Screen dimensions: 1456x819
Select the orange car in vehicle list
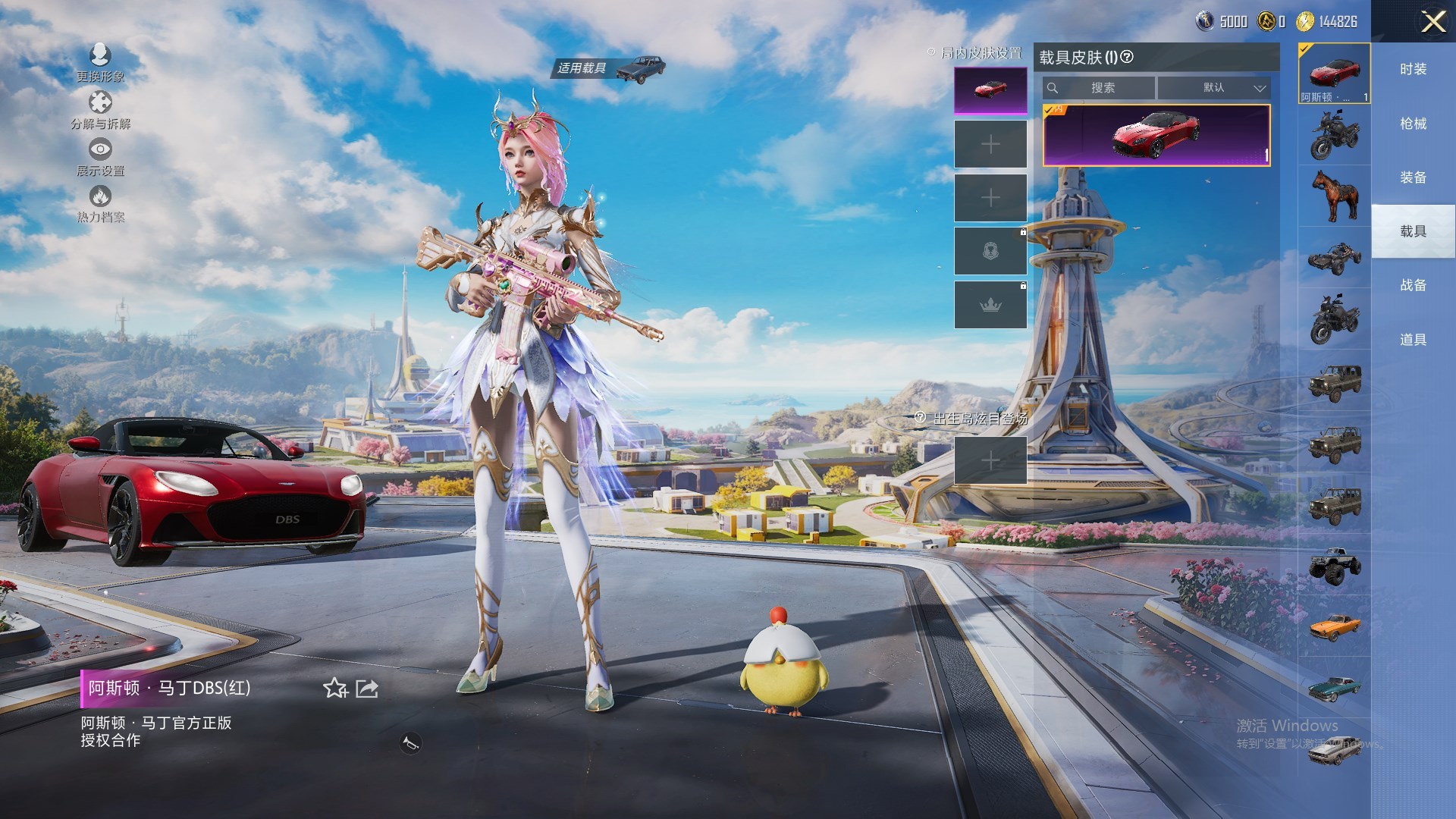click(1335, 626)
